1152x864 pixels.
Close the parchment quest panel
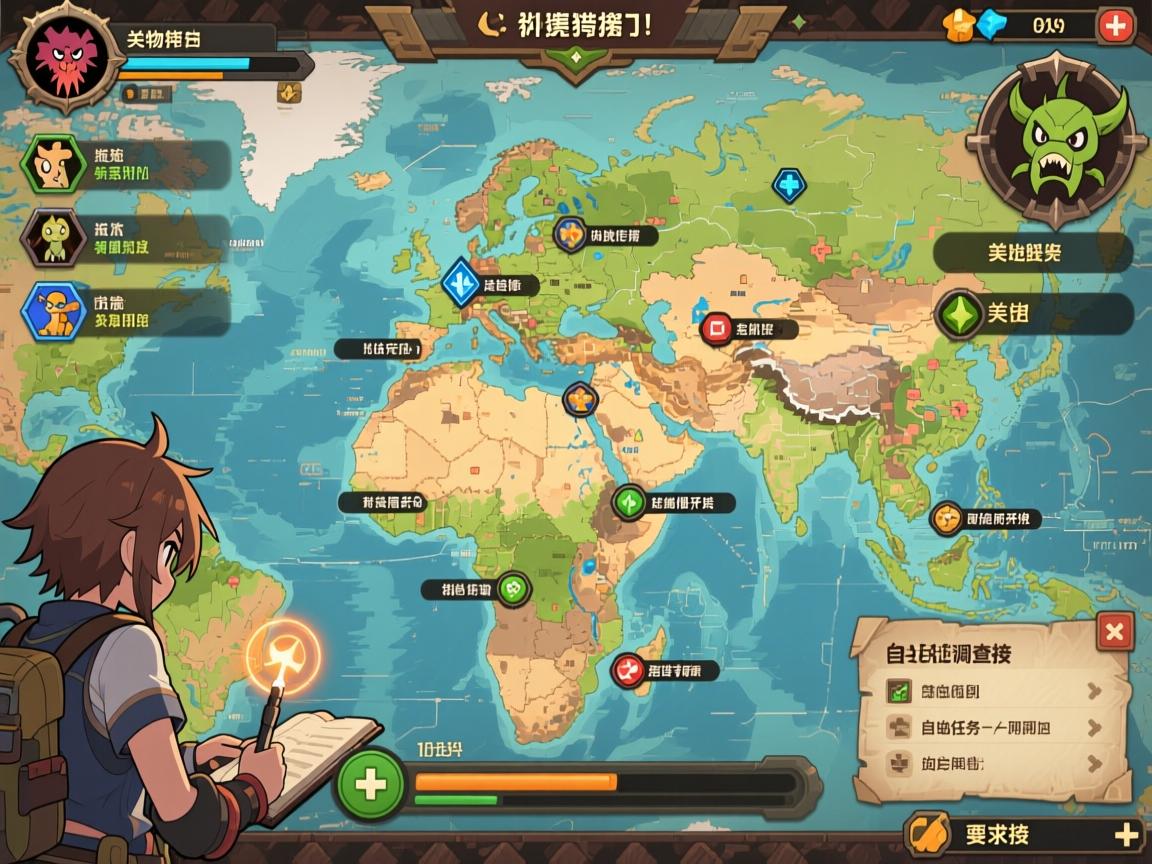tap(1114, 631)
